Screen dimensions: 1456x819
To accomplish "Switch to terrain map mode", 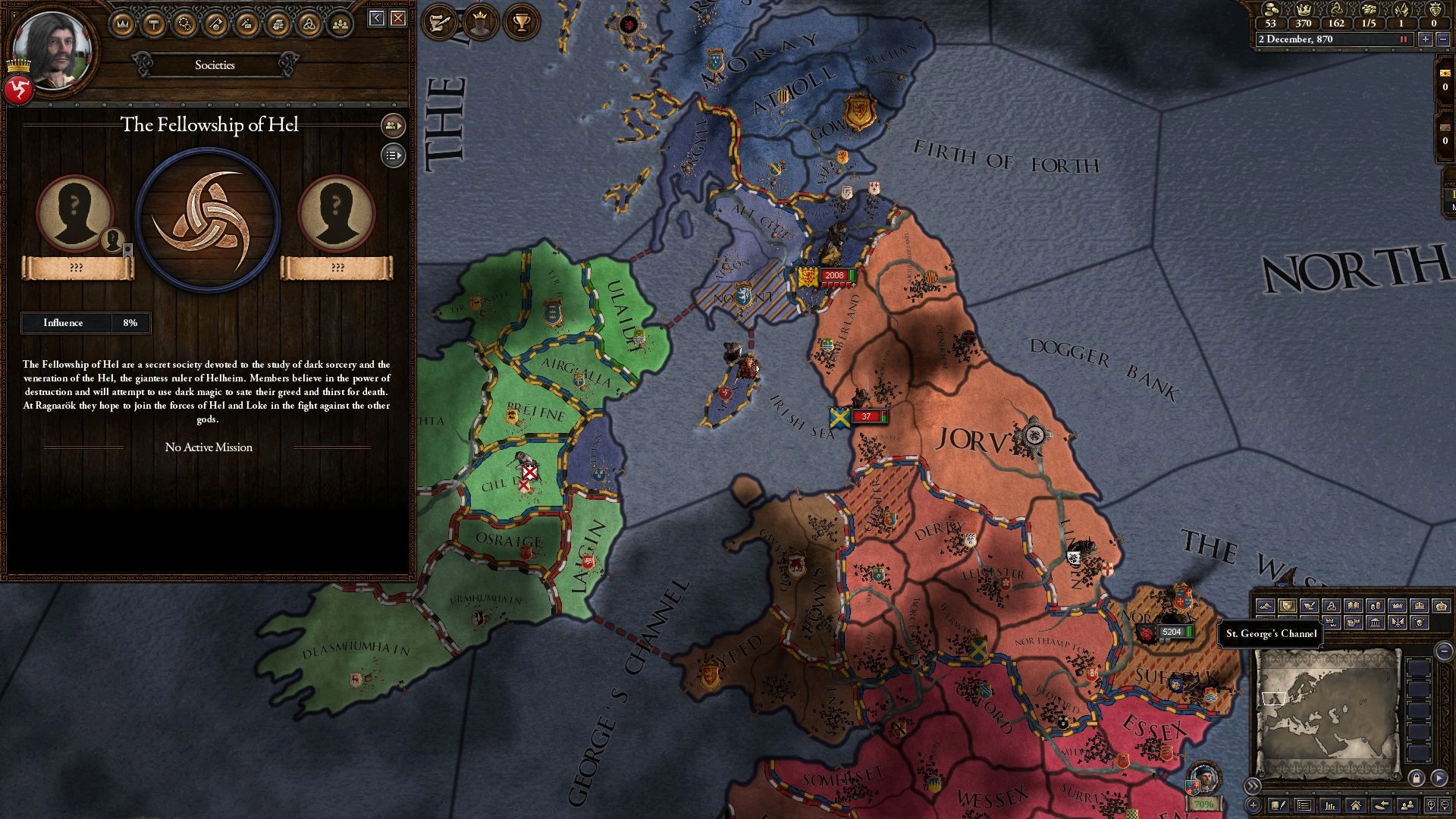I will [x=1265, y=606].
